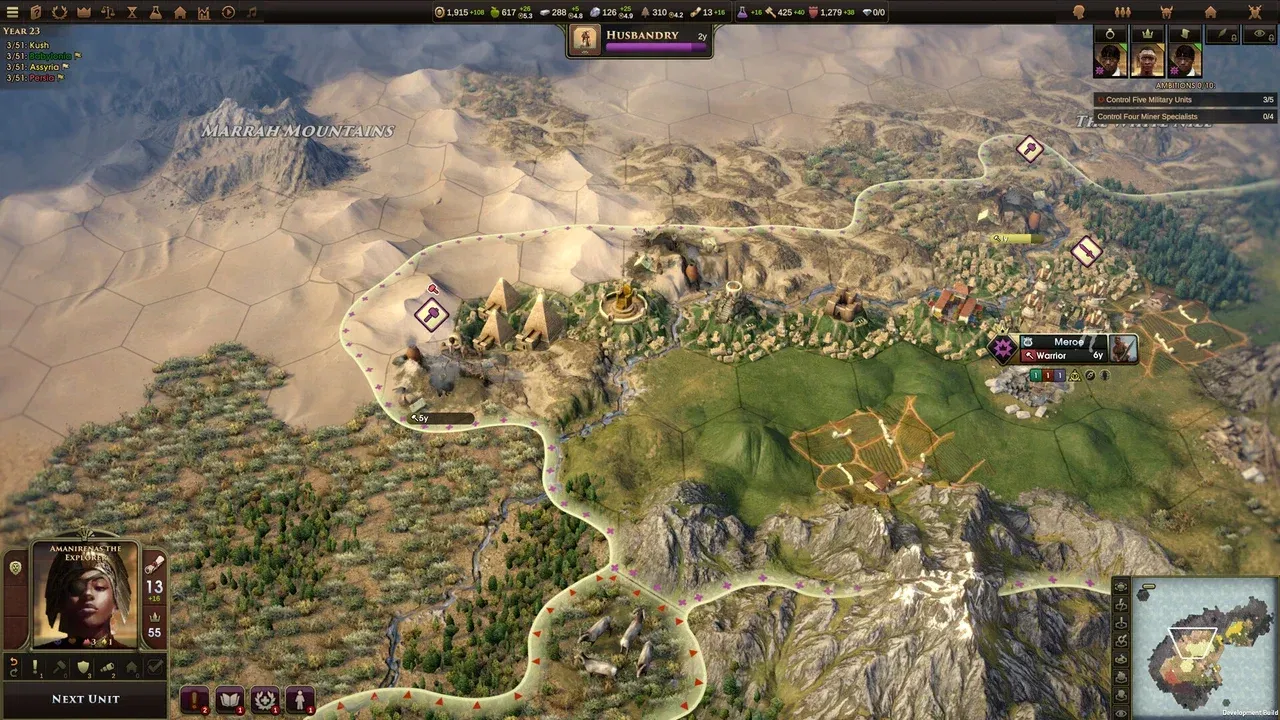Open the crown icon in the top toolbar
Viewport: 1280px width, 720px height.
tap(83, 12)
